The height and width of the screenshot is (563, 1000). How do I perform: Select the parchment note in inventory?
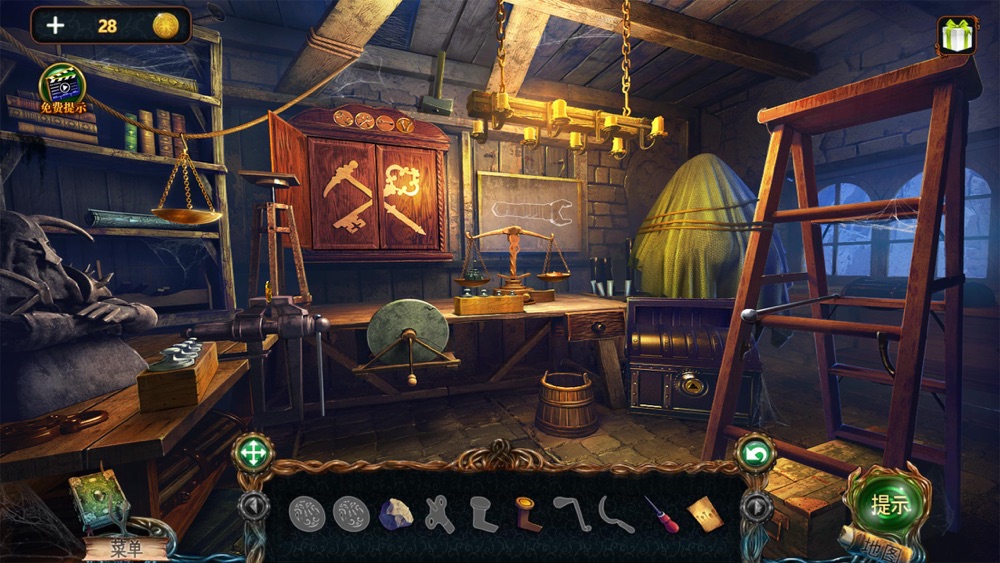click(703, 513)
